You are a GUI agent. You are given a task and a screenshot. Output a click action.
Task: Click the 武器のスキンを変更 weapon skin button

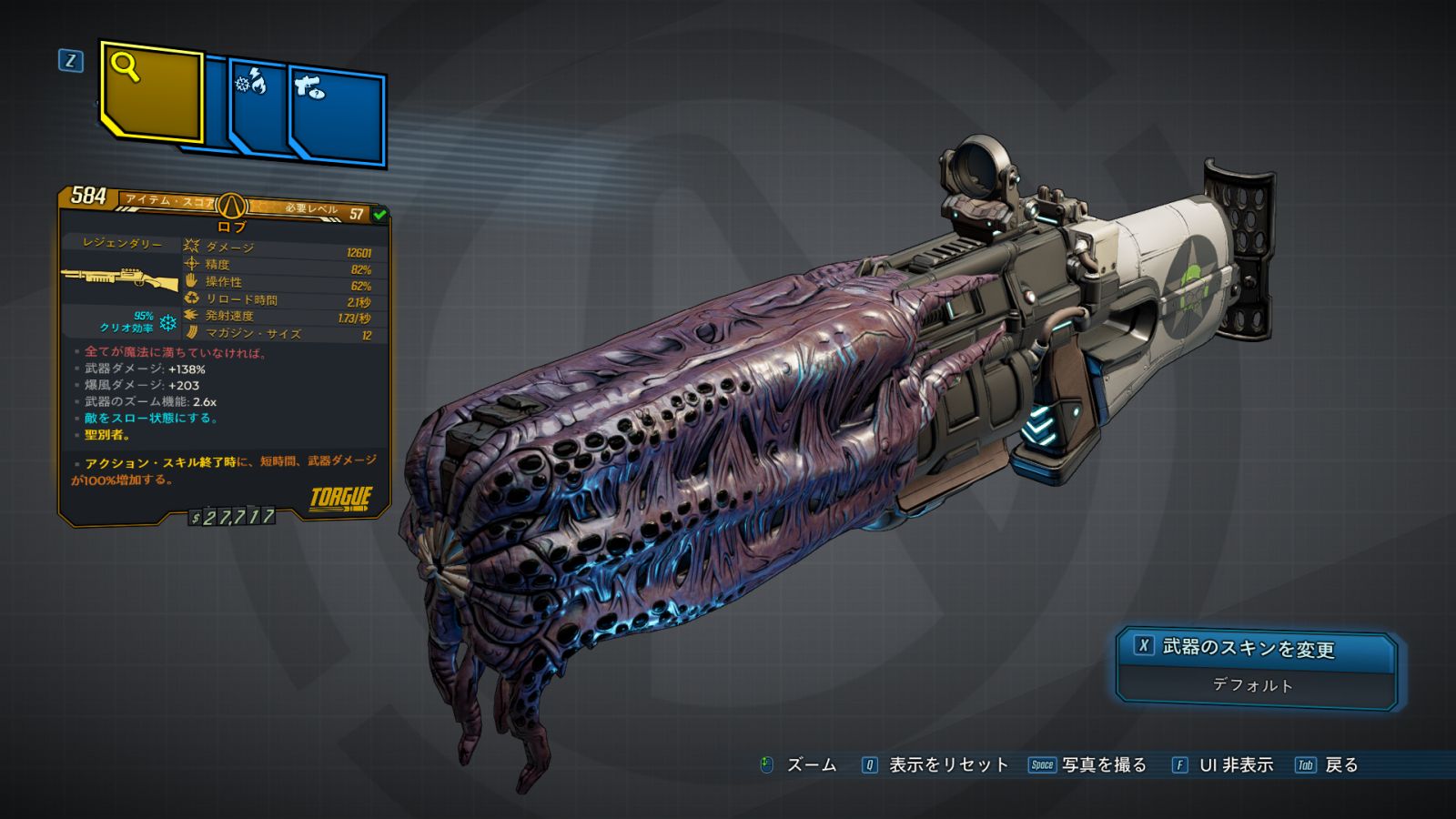click(x=1256, y=649)
